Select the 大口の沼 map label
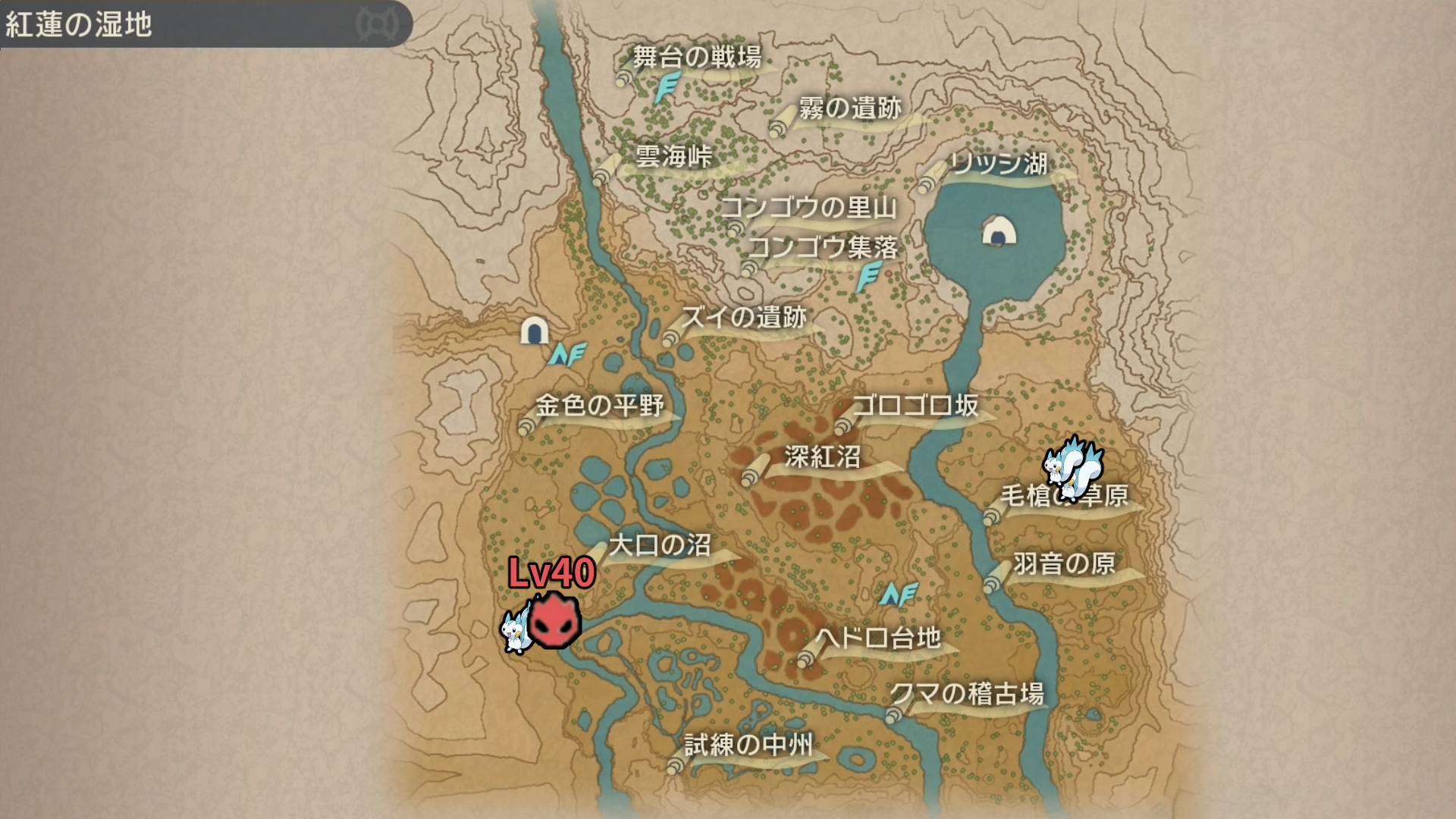The height and width of the screenshot is (819, 1456). [660, 545]
